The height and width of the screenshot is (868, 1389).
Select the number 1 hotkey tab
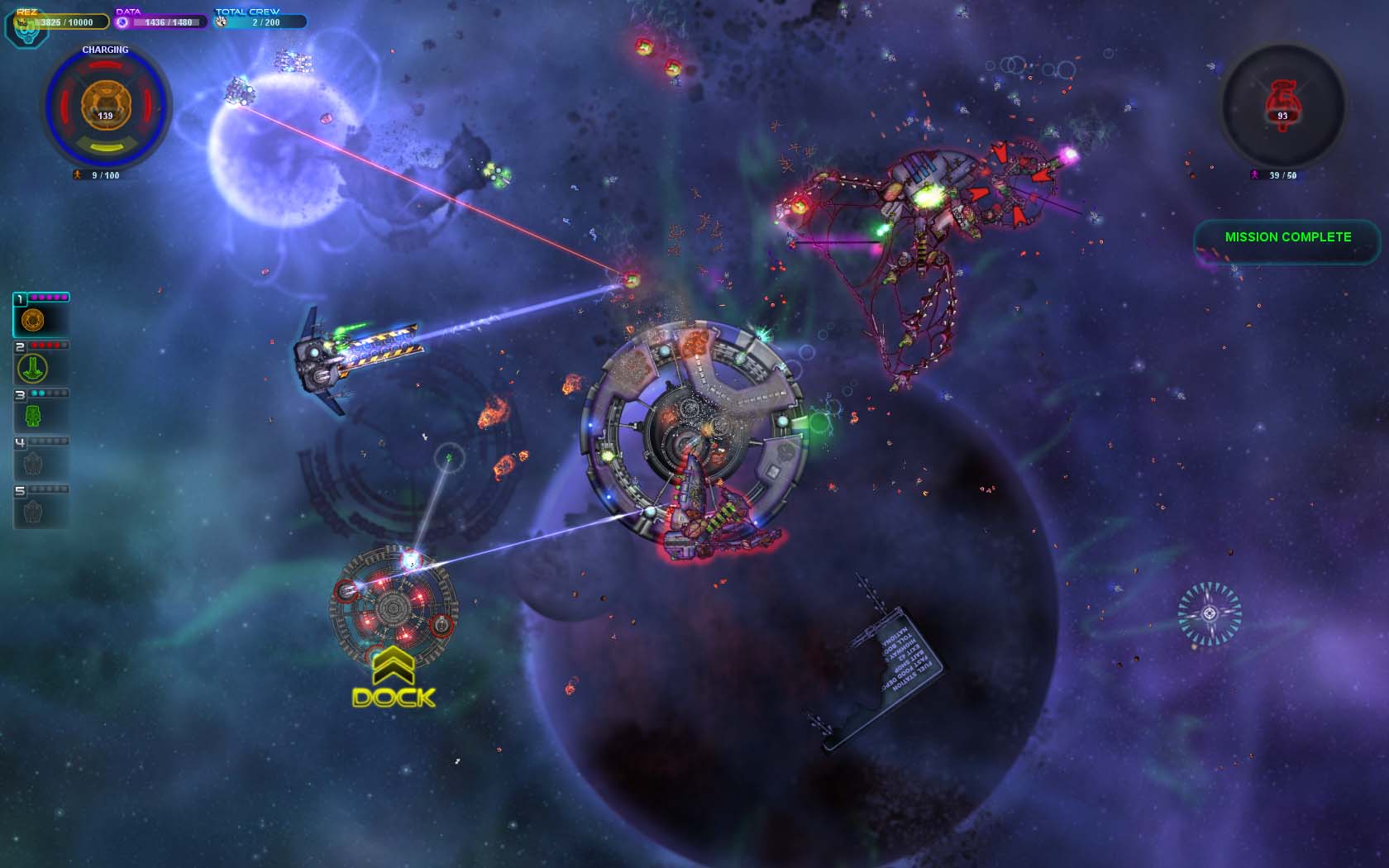(x=20, y=298)
